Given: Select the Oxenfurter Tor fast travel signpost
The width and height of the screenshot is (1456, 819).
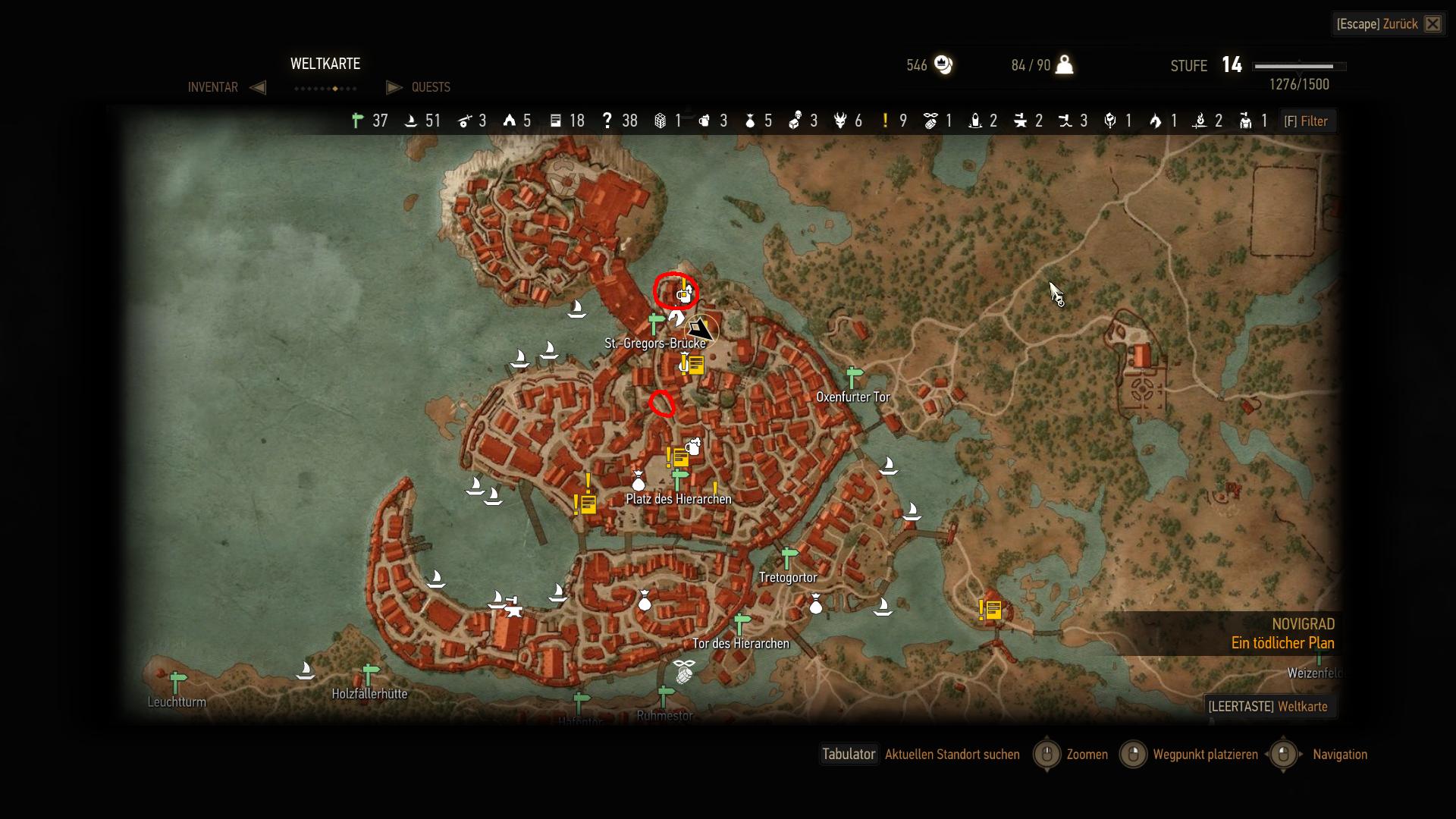Looking at the screenshot, I should click(x=854, y=376).
